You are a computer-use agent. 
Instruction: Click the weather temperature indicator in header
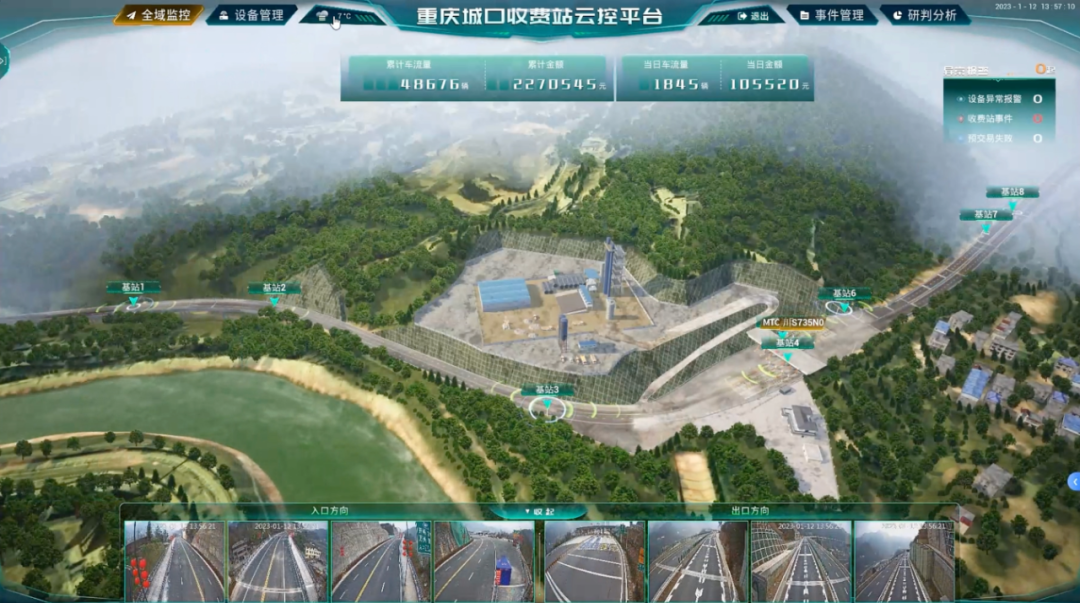[x=342, y=16]
